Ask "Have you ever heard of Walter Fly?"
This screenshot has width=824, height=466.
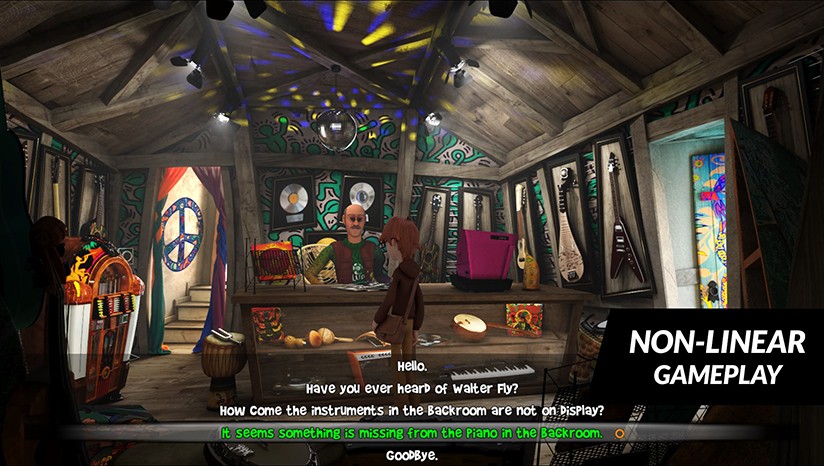point(411,388)
